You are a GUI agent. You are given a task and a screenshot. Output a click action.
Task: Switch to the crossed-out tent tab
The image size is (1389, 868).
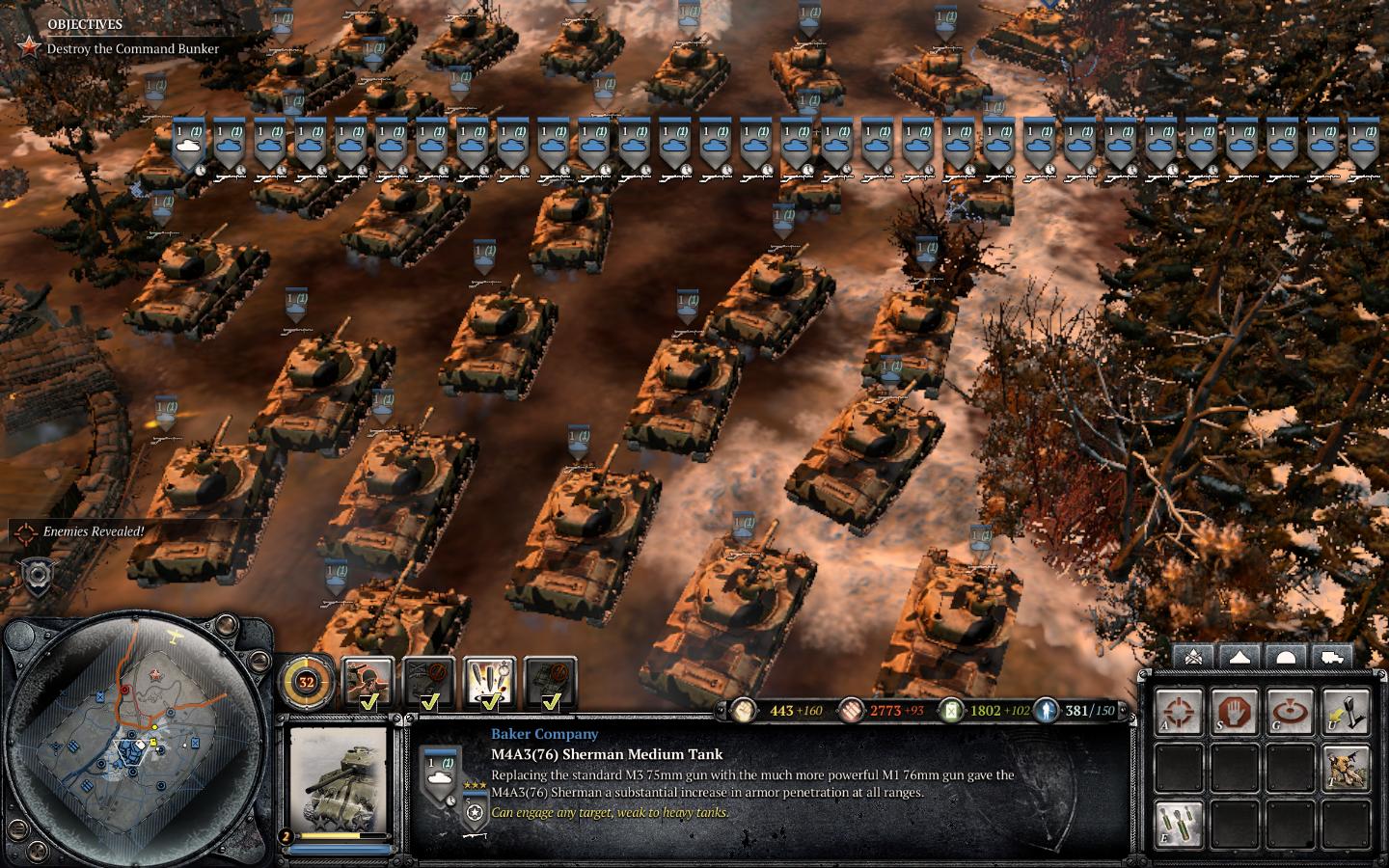click(x=1193, y=657)
